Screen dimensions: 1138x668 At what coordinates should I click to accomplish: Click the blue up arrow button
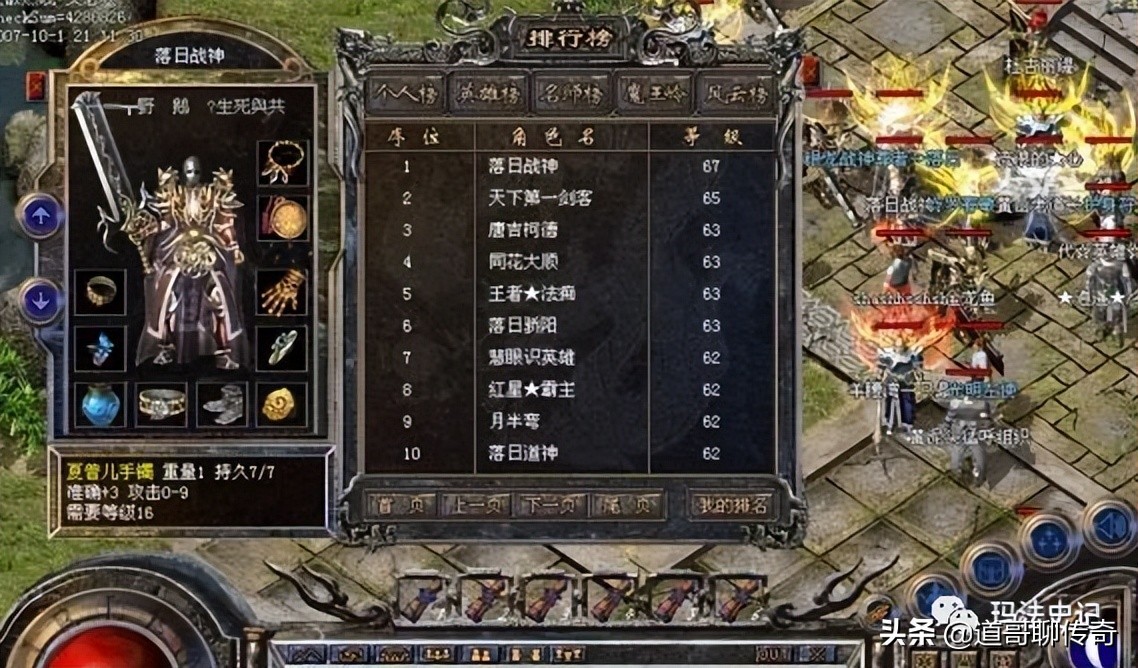(41, 215)
